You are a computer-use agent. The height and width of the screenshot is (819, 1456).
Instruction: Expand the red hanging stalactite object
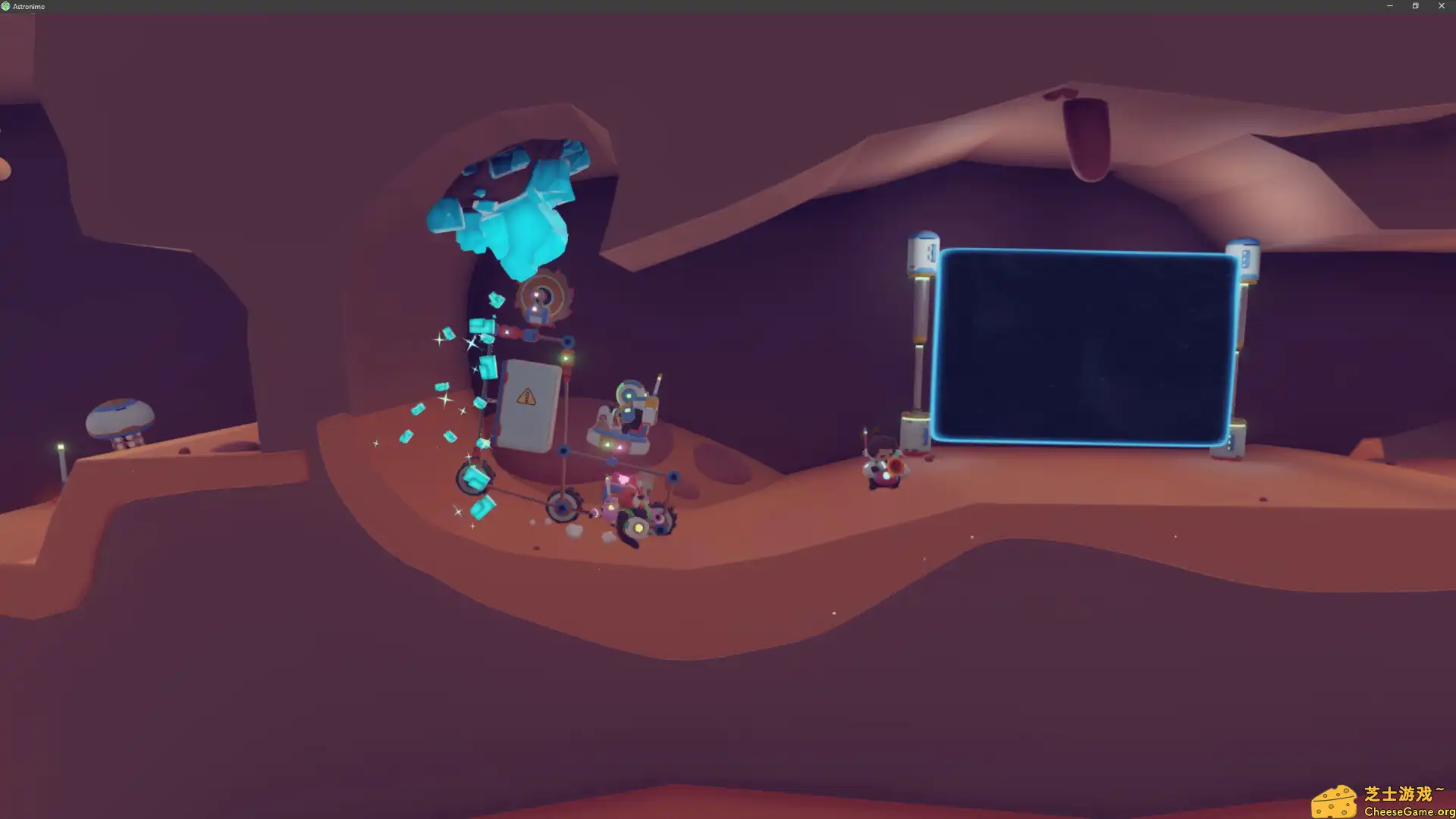click(1084, 136)
